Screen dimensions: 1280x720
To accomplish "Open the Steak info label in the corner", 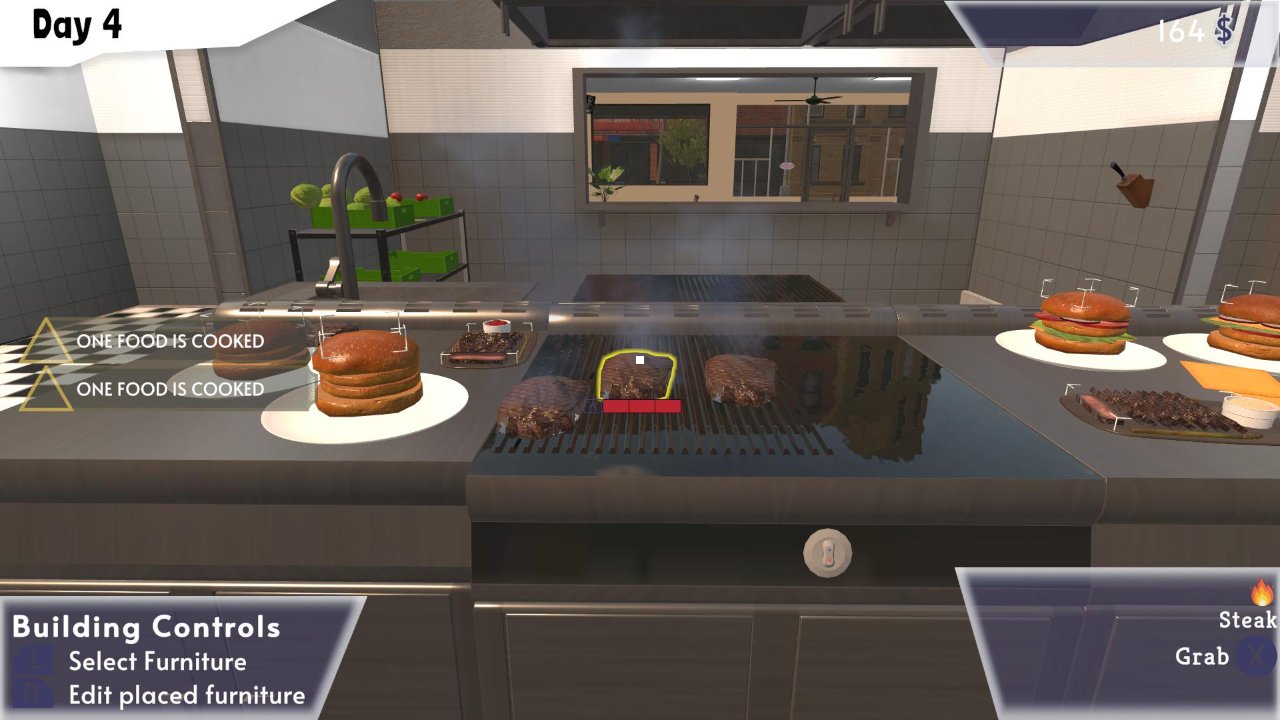I will [1246, 620].
